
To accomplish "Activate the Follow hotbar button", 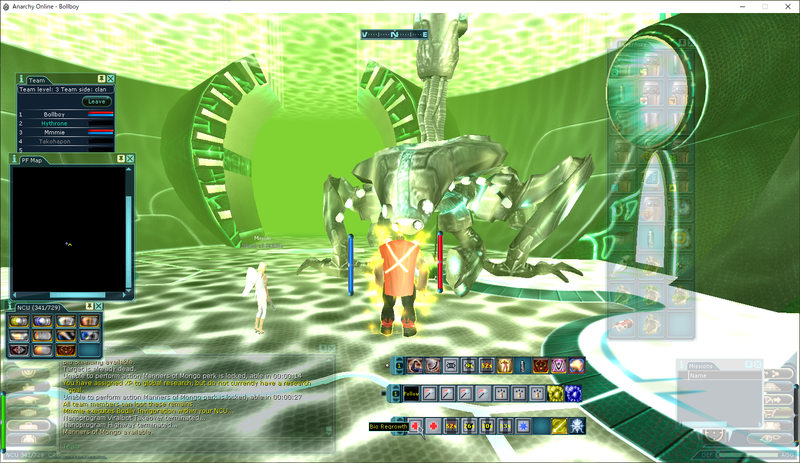I will click(412, 394).
